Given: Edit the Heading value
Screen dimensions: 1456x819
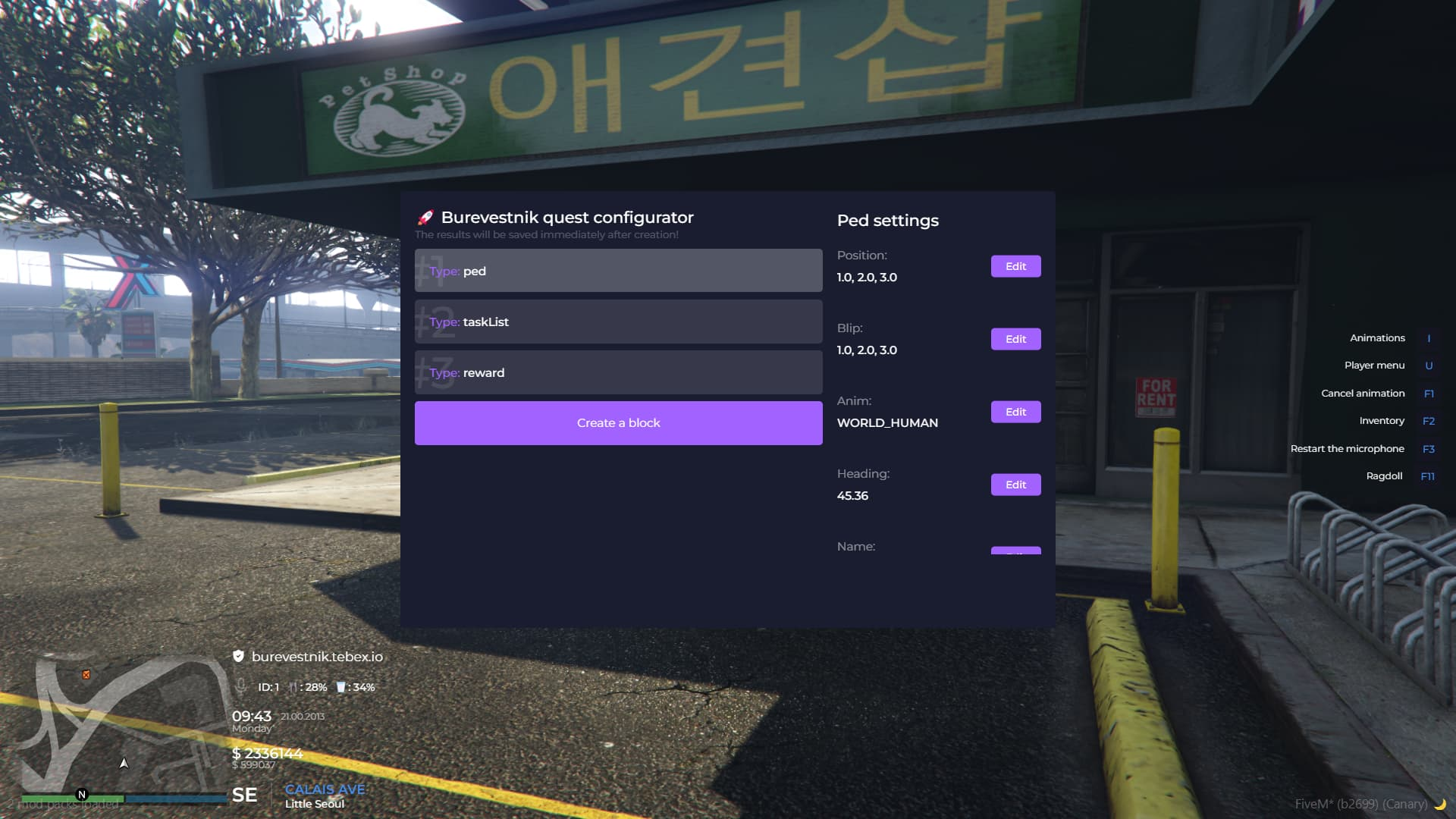Looking at the screenshot, I should (x=1015, y=485).
